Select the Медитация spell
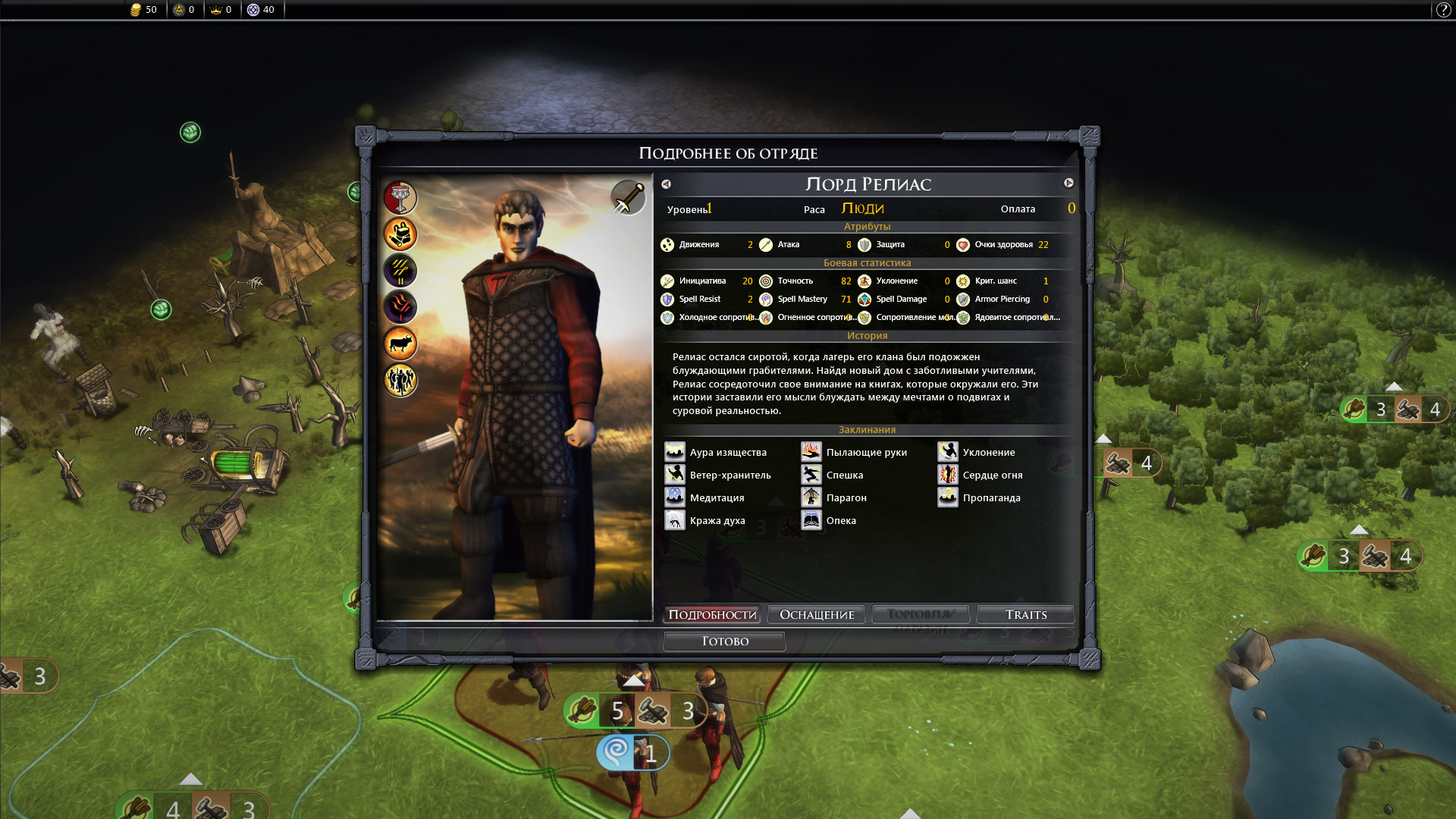 [705, 498]
